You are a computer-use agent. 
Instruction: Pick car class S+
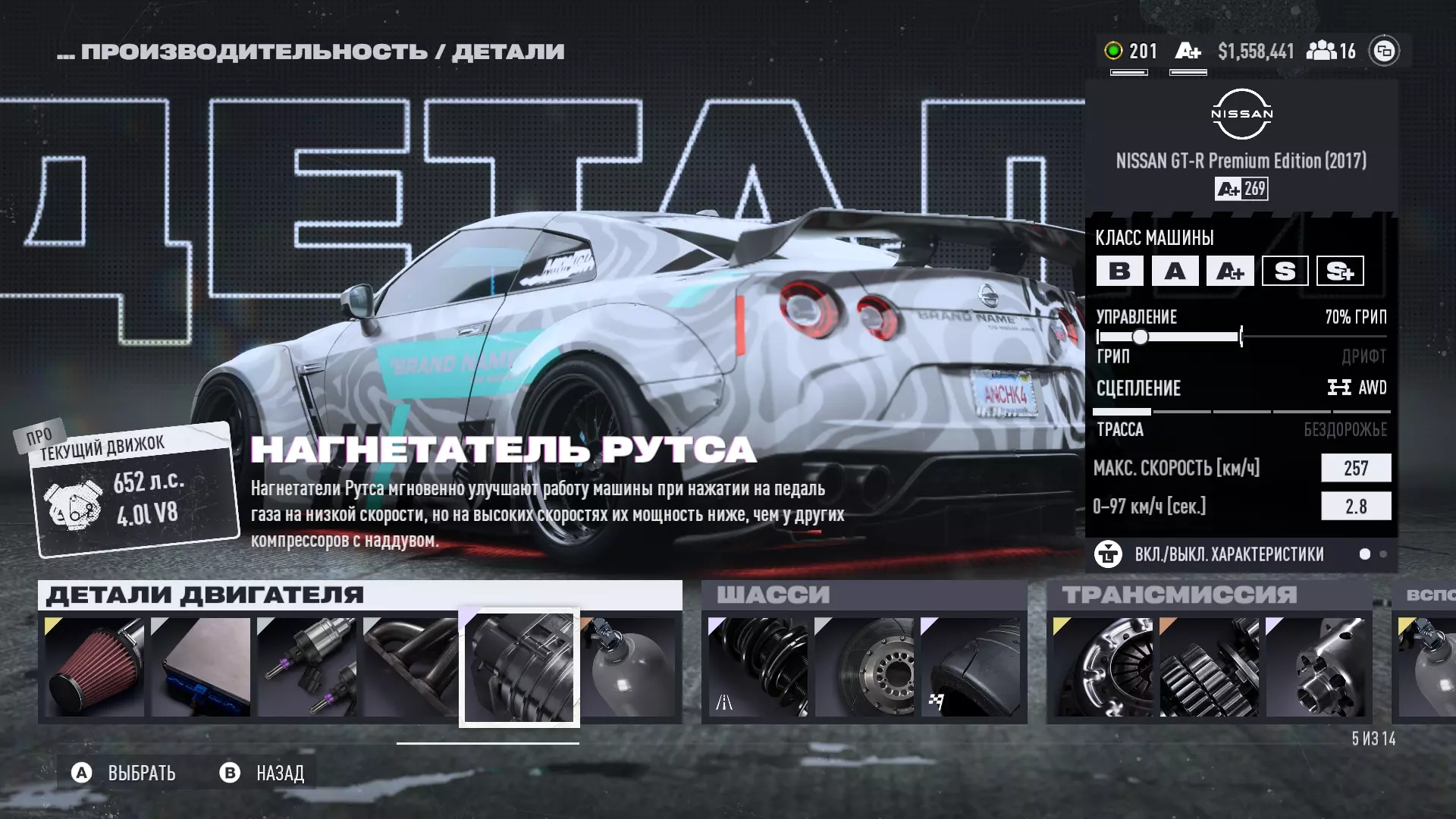pos(1340,271)
